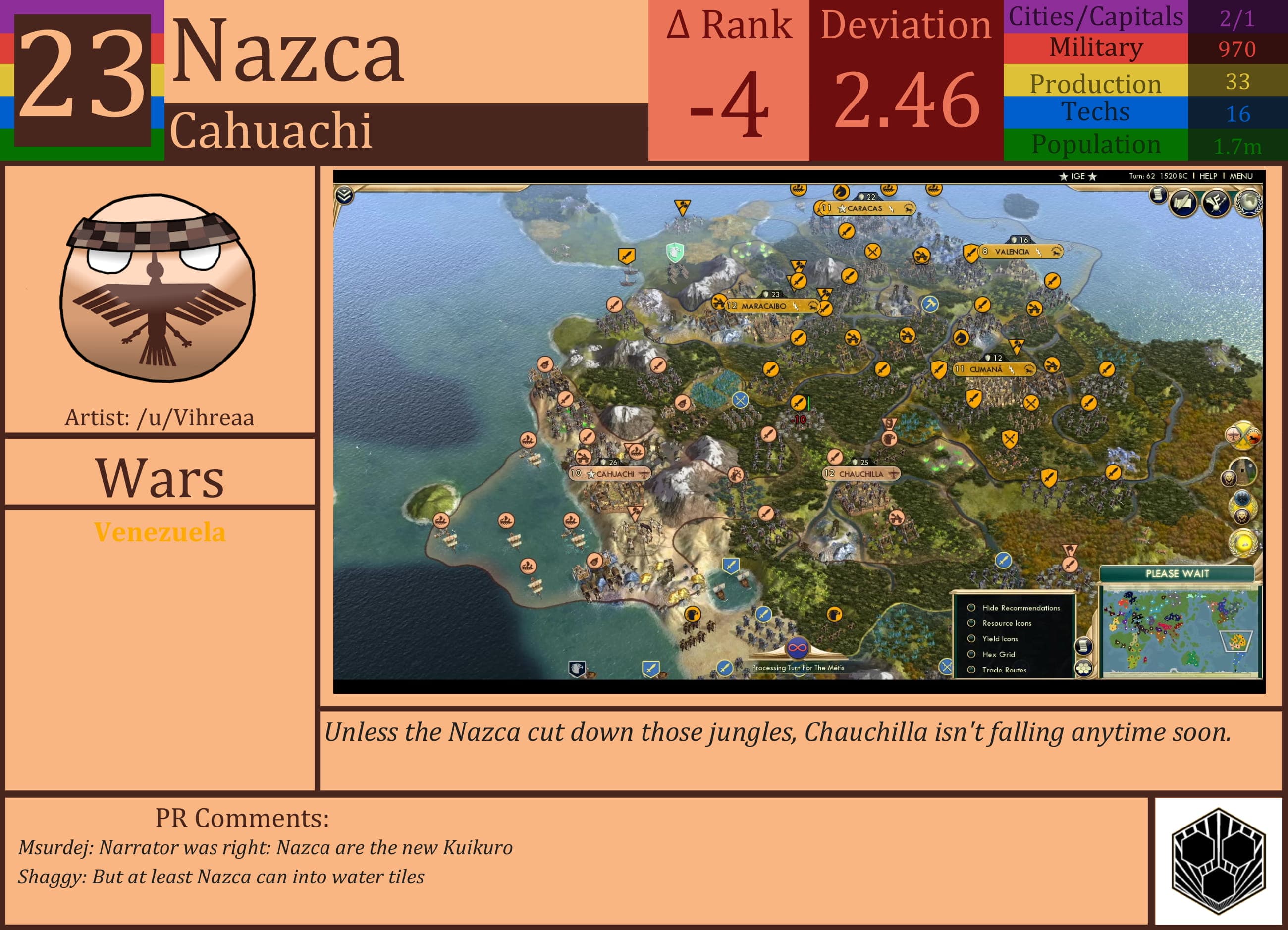This screenshot has height=930, width=1288.
Task: Open the Social Policies parchment icon
Action: [1183, 203]
